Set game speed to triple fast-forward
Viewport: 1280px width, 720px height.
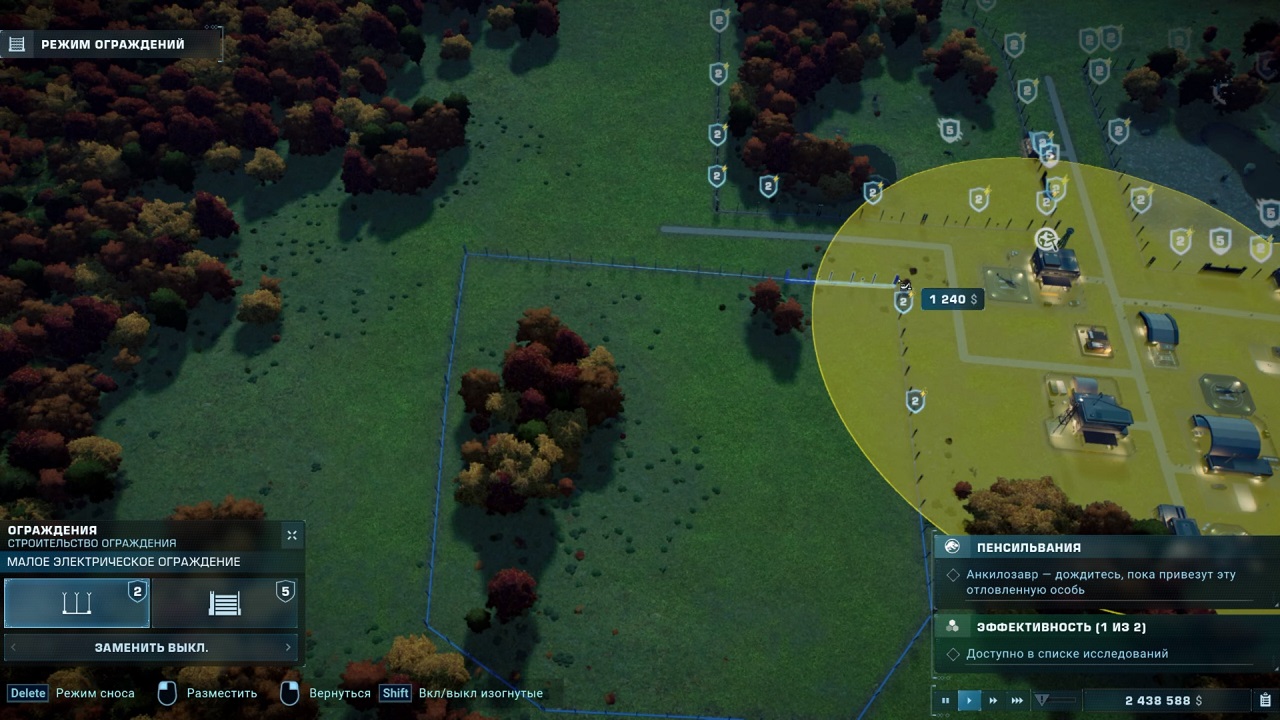pyautogui.click(x=1017, y=701)
